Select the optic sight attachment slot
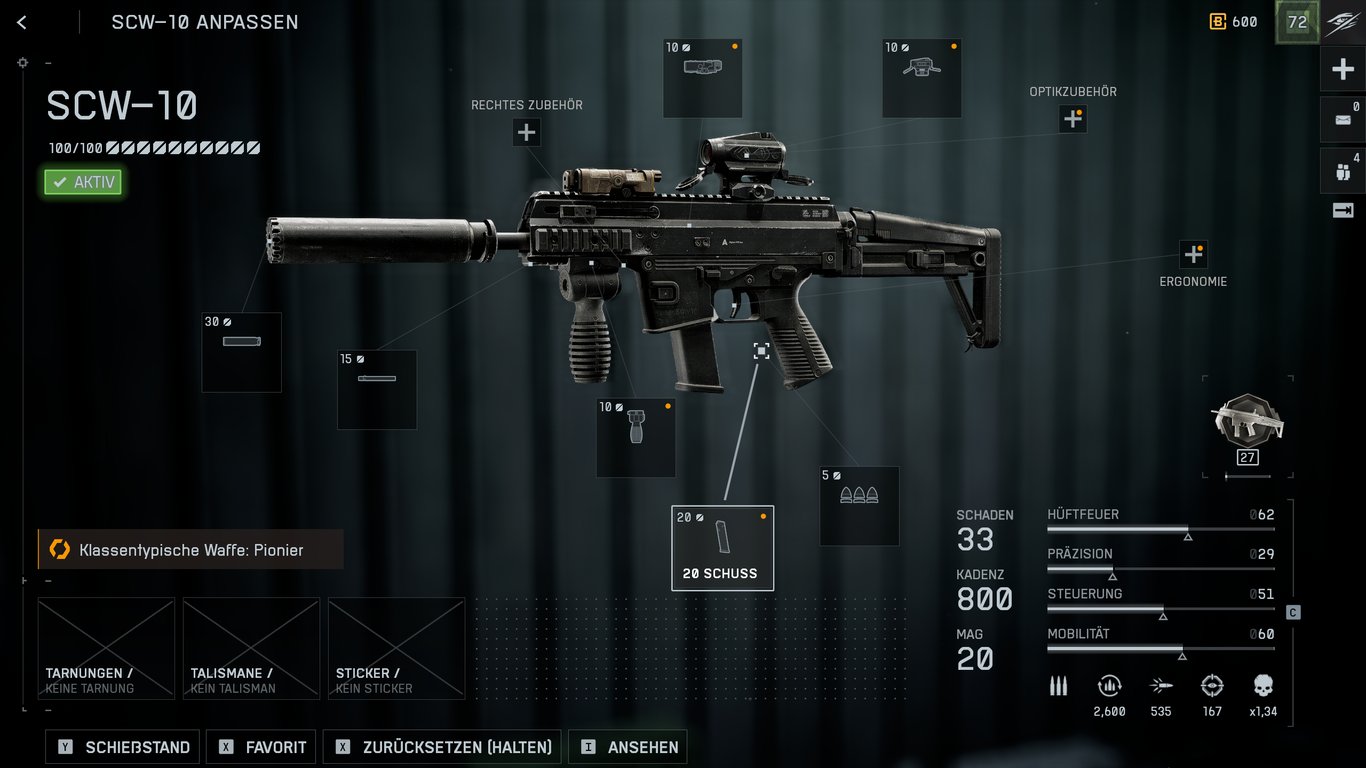Viewport: 1366px width, 768px height. (x=921, y=78)
